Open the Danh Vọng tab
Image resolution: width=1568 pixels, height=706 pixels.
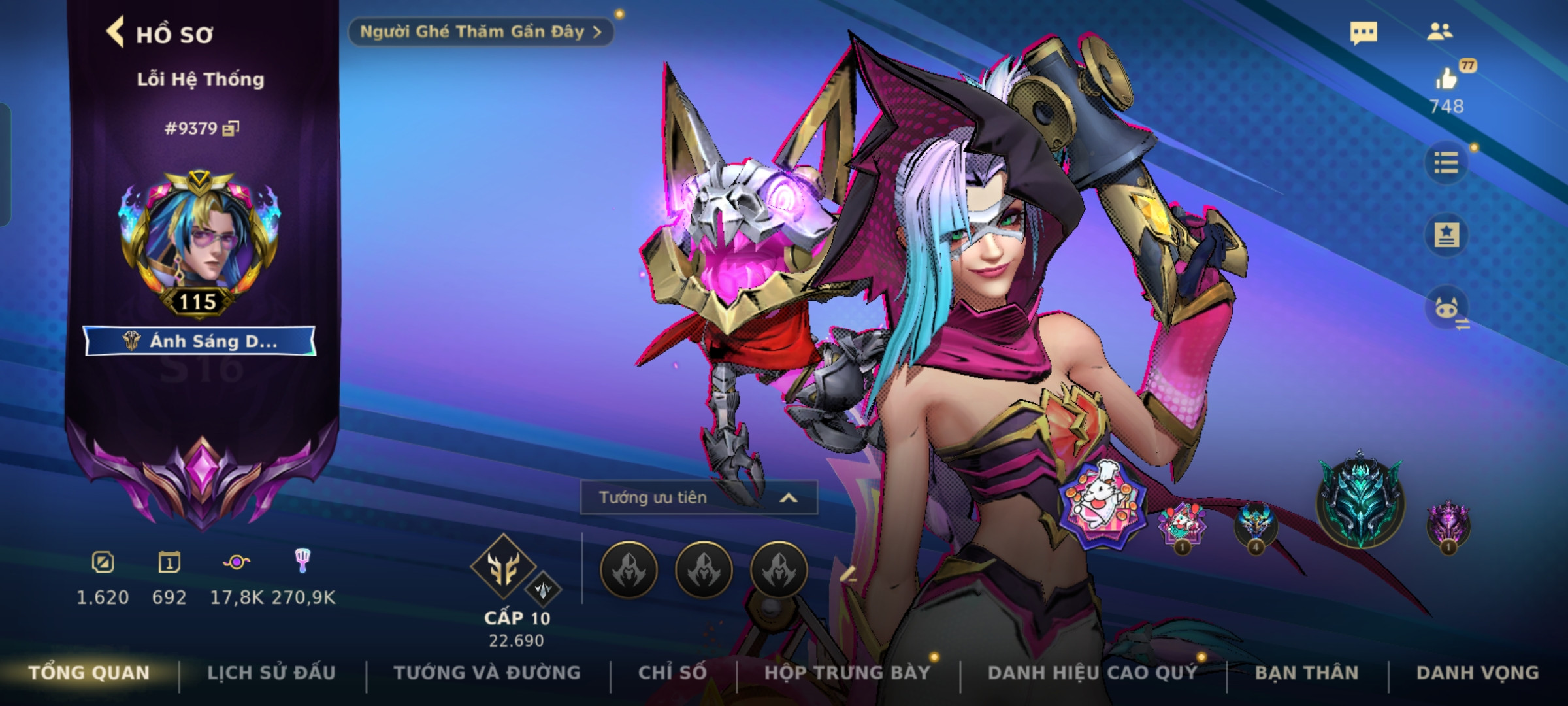click(x=1477, y=673)
